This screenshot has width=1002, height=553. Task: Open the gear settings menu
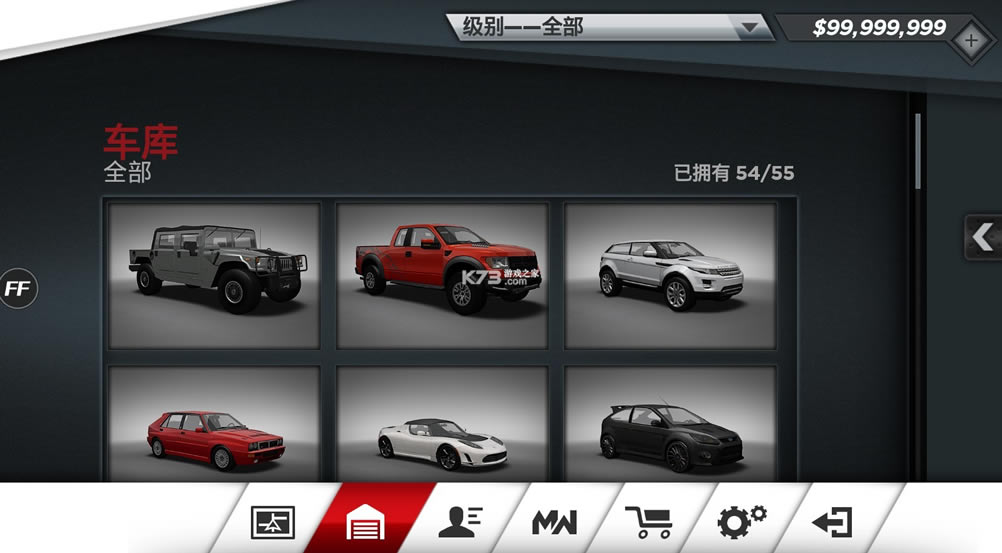(742, 519)
